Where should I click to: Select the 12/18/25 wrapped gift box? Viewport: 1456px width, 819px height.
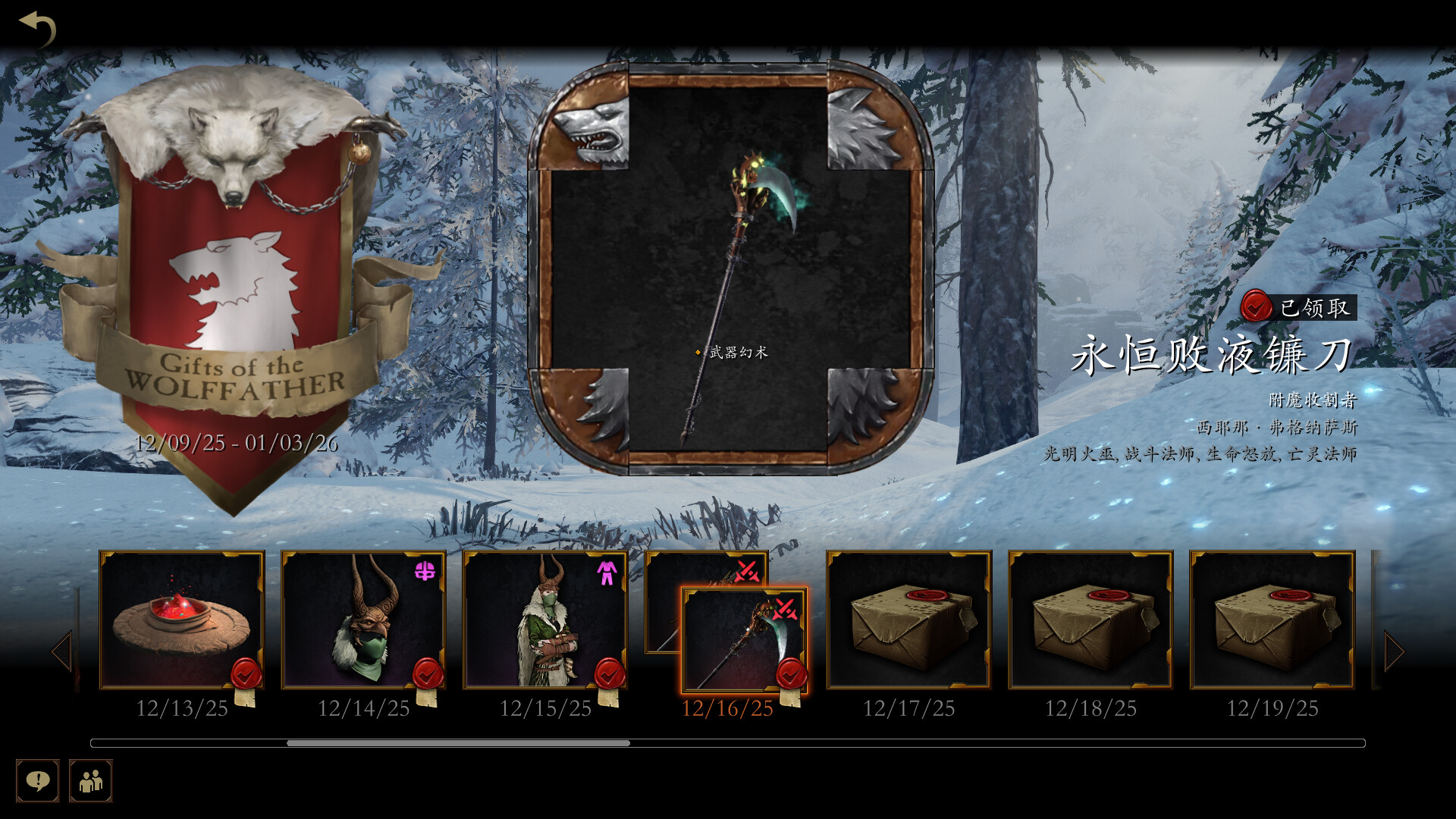click(x=1090, y=620)
